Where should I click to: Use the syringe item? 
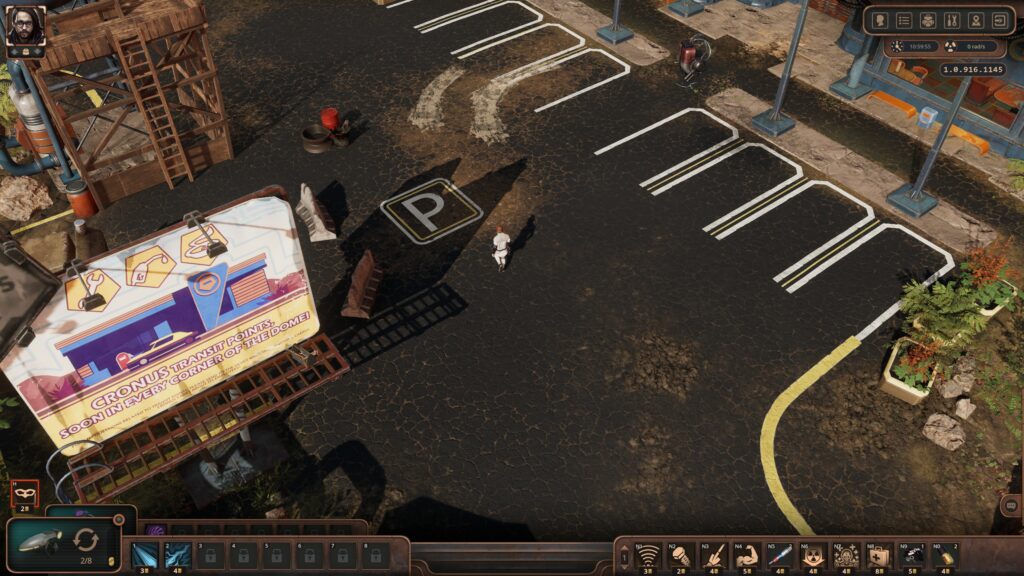[779, 555]
